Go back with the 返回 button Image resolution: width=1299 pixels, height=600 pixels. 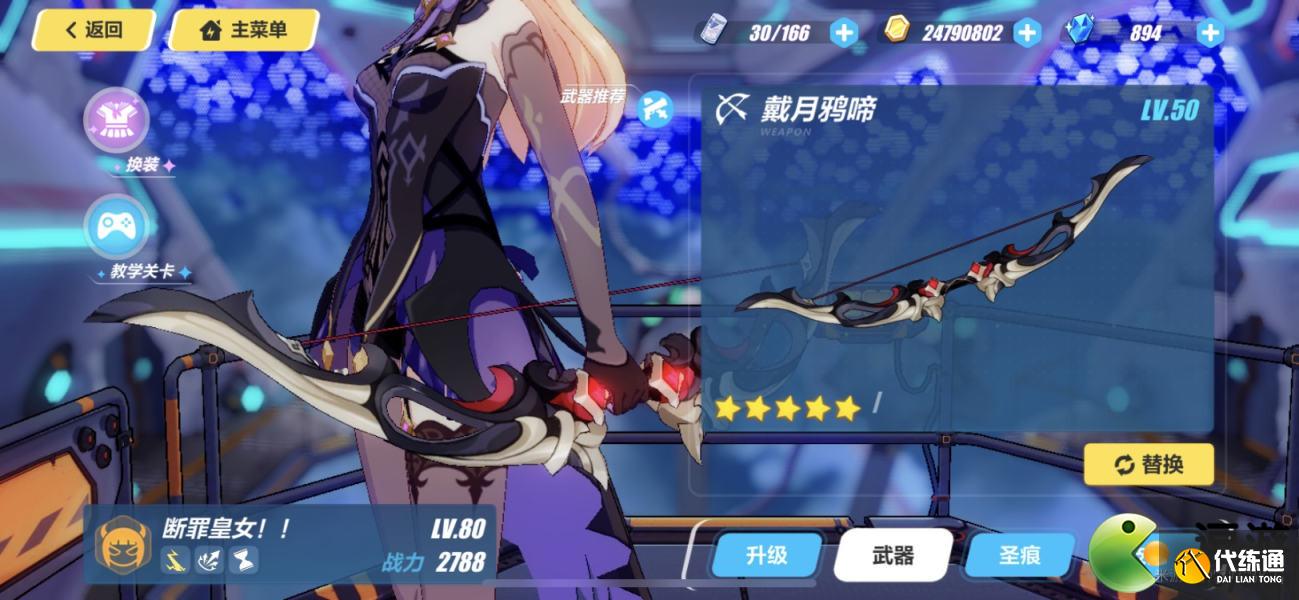(94, 30)
